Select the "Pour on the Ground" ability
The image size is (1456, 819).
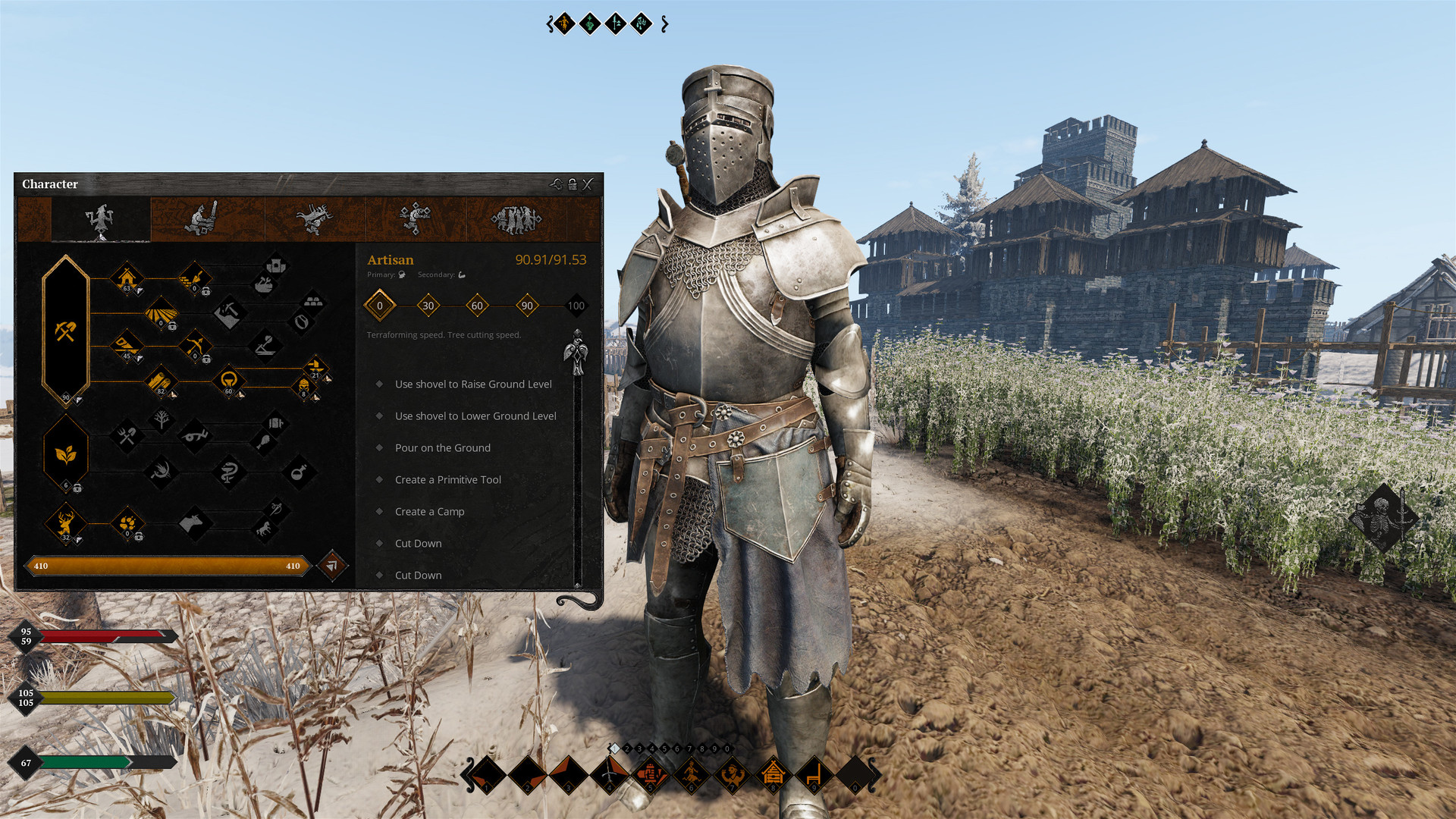442,448
